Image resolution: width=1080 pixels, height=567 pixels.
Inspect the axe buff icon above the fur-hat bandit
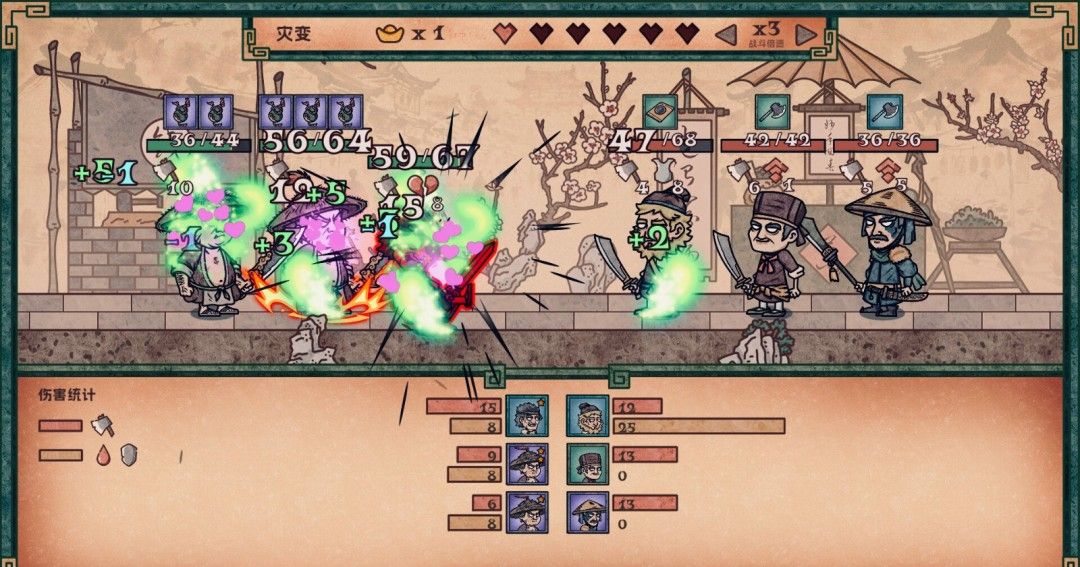(771, 112)
